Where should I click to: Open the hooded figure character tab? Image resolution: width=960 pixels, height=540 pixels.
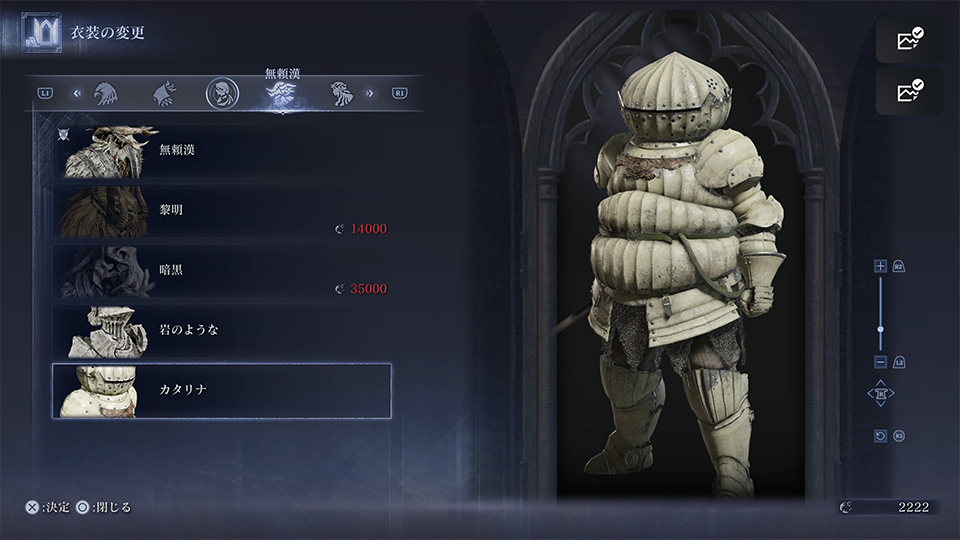[222, 94]
